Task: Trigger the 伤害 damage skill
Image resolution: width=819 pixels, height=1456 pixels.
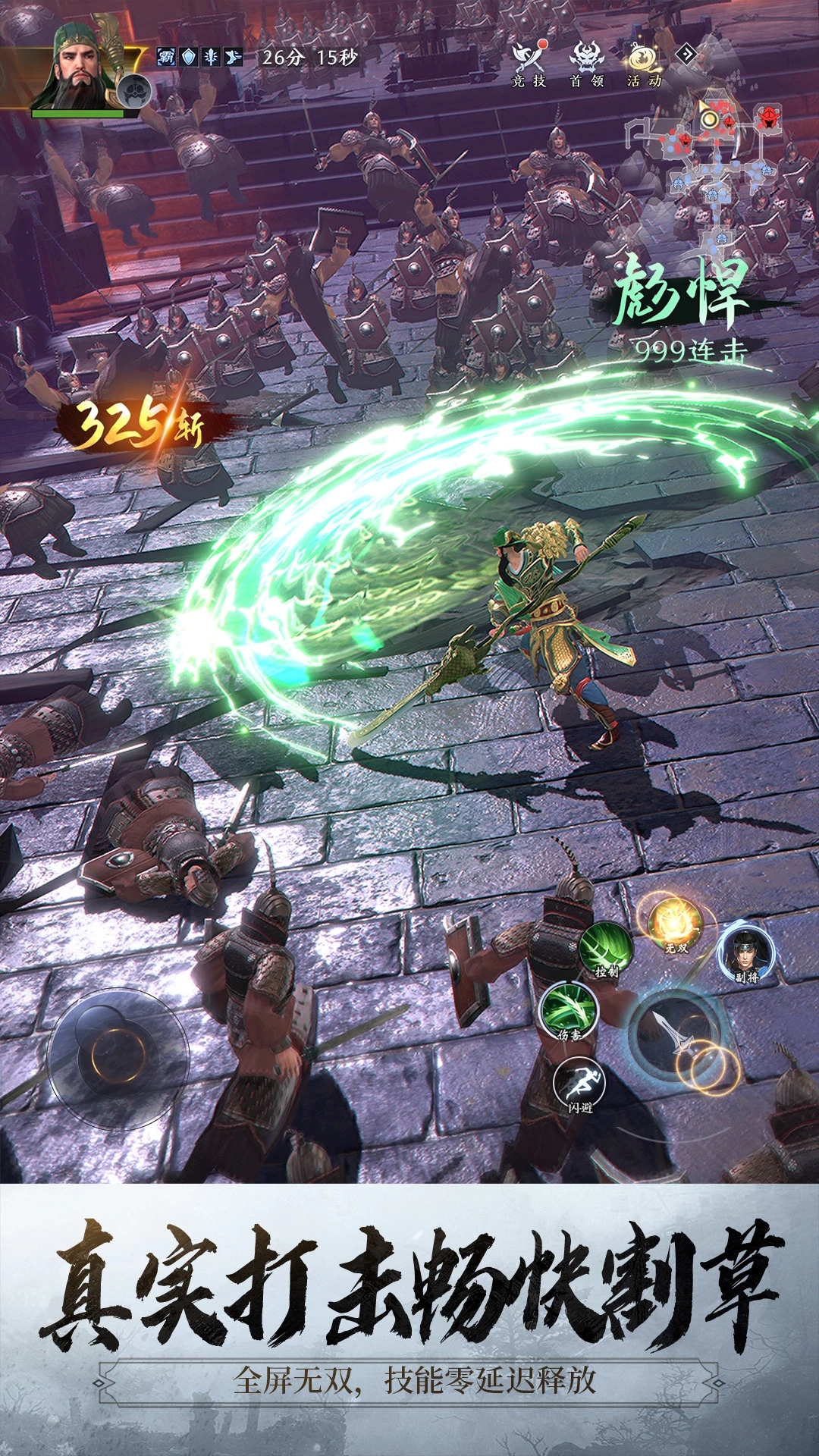Action: click(x=568, y=1010)
